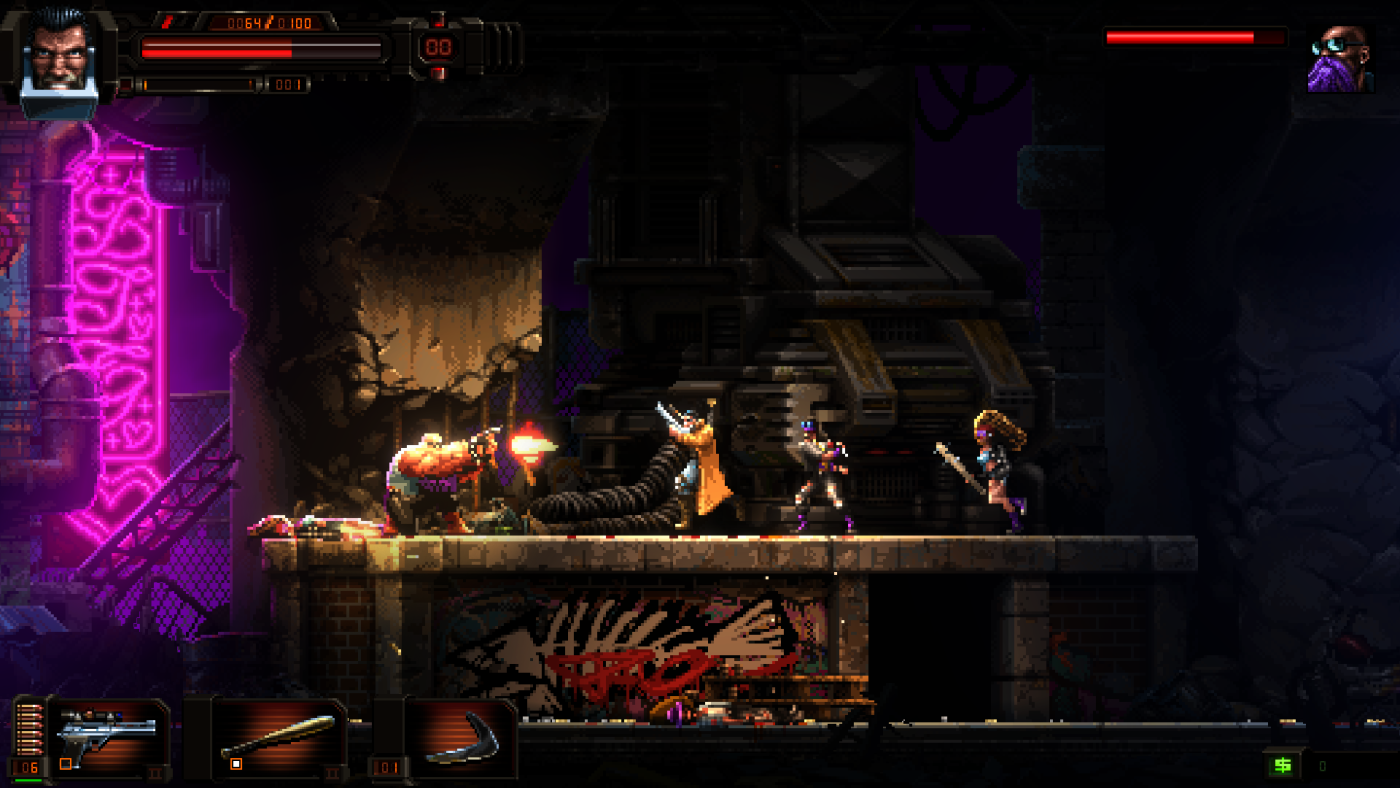
Task: Toggle the selector square on the baseball bat slot
Action: coord(235,764)
